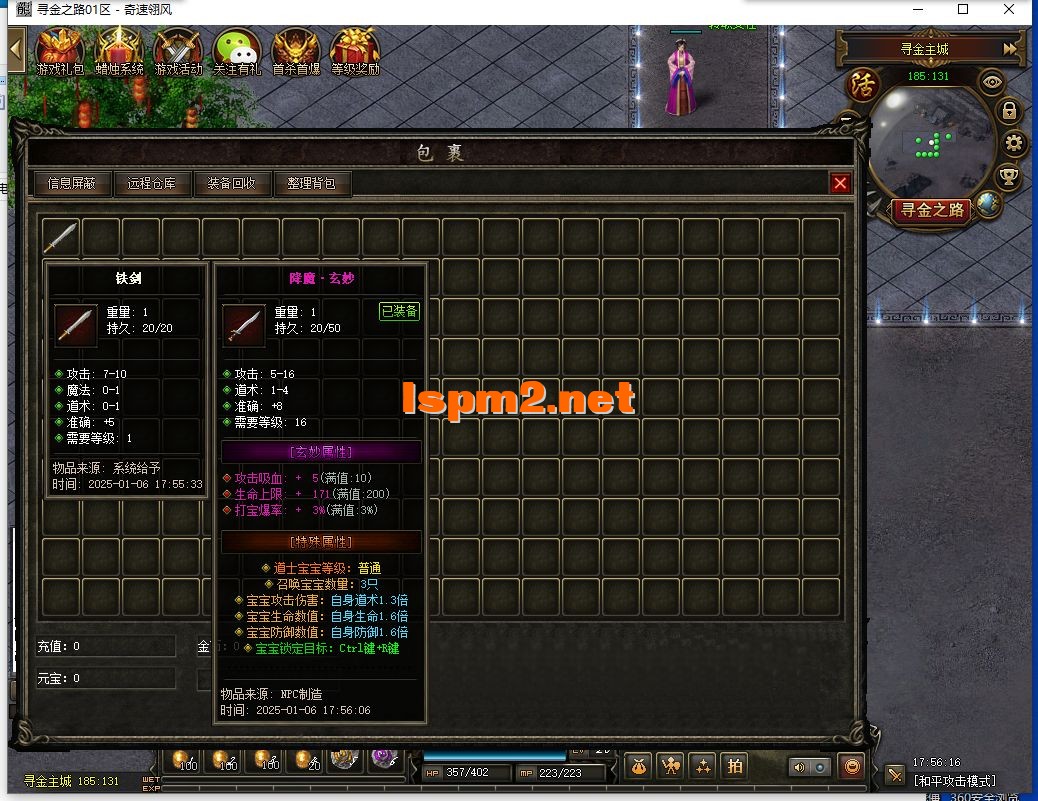
Task: Open settings with the gear icon
Action: pos(1015,144)
